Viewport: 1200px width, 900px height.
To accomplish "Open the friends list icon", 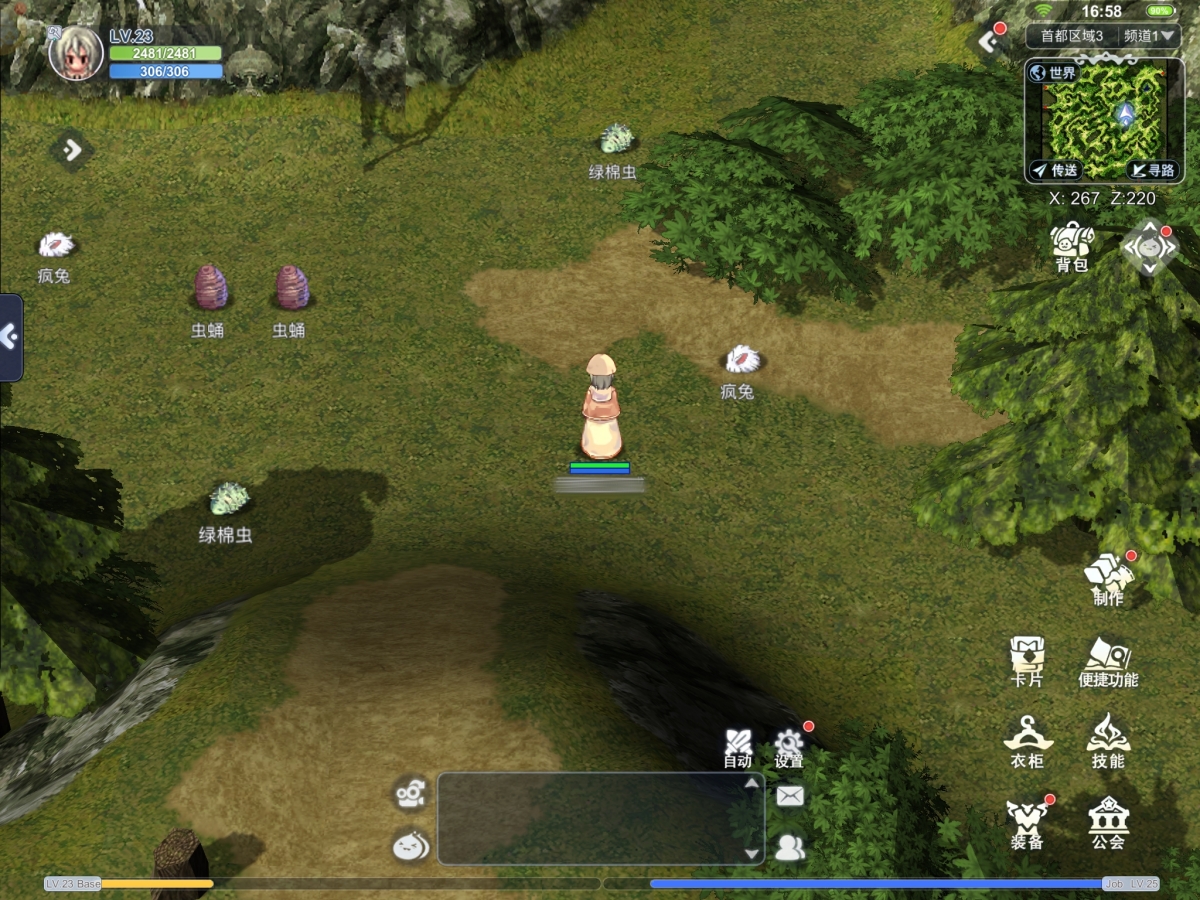I will pyautogui.click(x=790, y=847).
